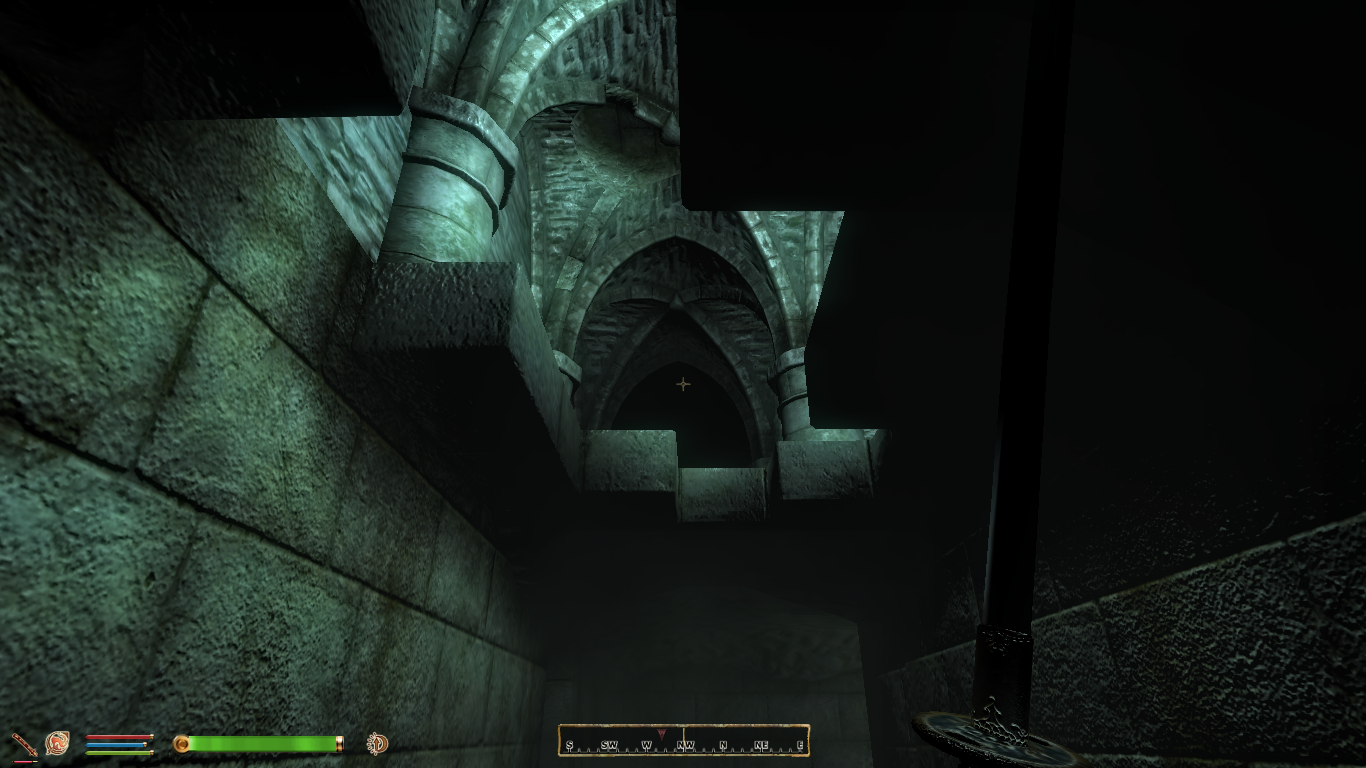Select the active spell icon

pyautogui.click(x=57, y=743)
